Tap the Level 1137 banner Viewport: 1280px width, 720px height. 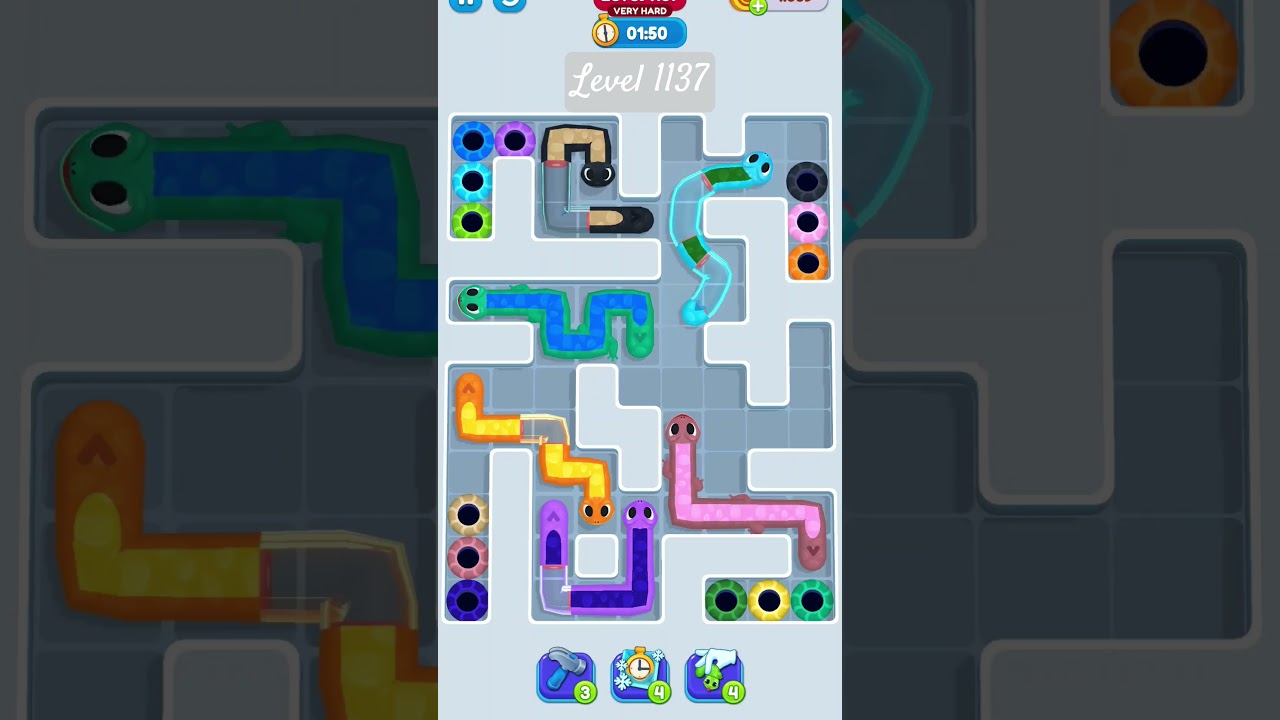[x=640, y=82]
